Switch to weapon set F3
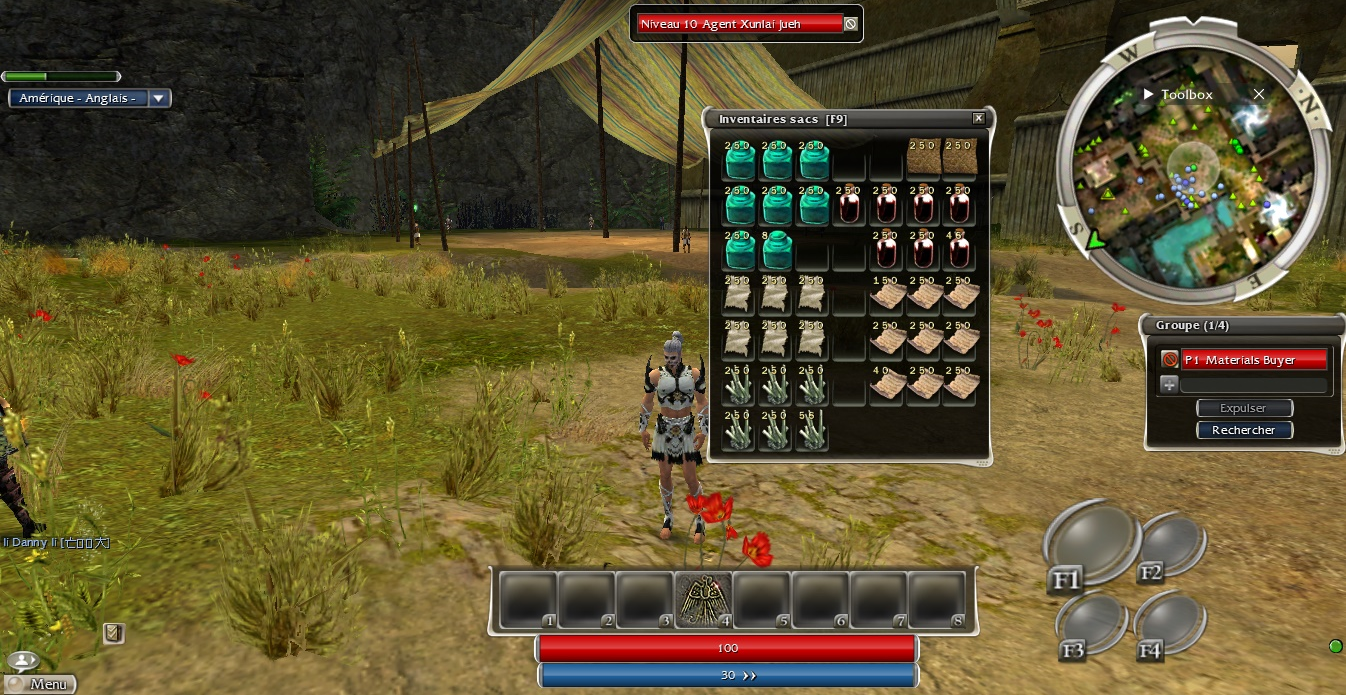 tap(1089, 622)
